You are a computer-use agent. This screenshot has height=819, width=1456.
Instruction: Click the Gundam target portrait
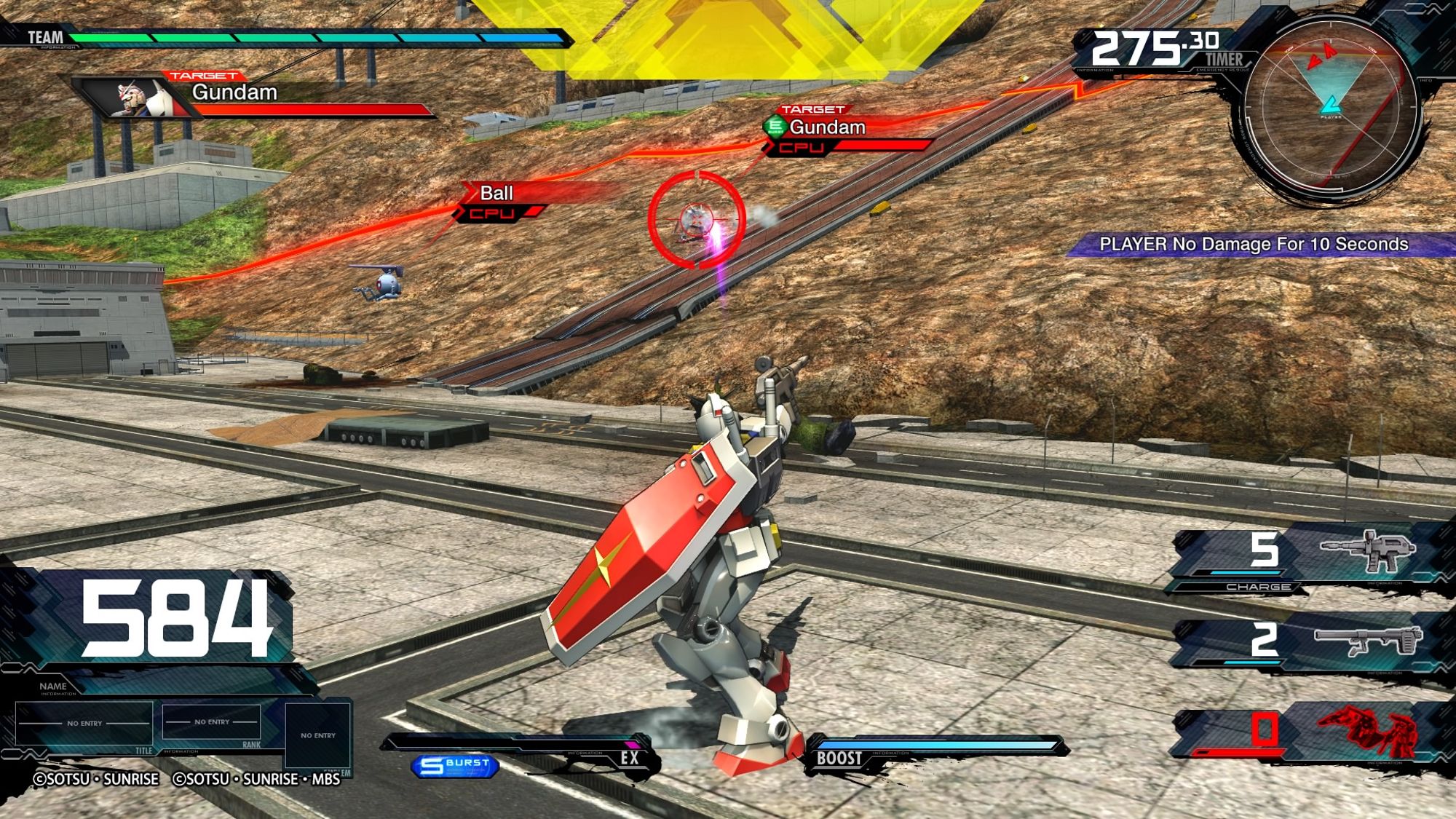[138, 98]
